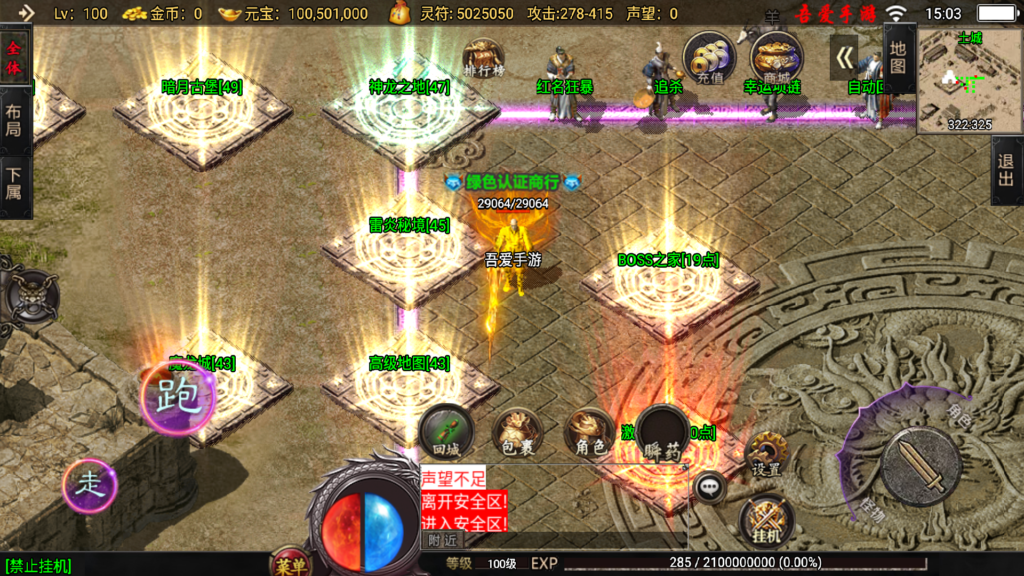Screen dimensions: 1024x576
Task: Tap the 退出 exit button
Action: click(x=1007, y=170)
